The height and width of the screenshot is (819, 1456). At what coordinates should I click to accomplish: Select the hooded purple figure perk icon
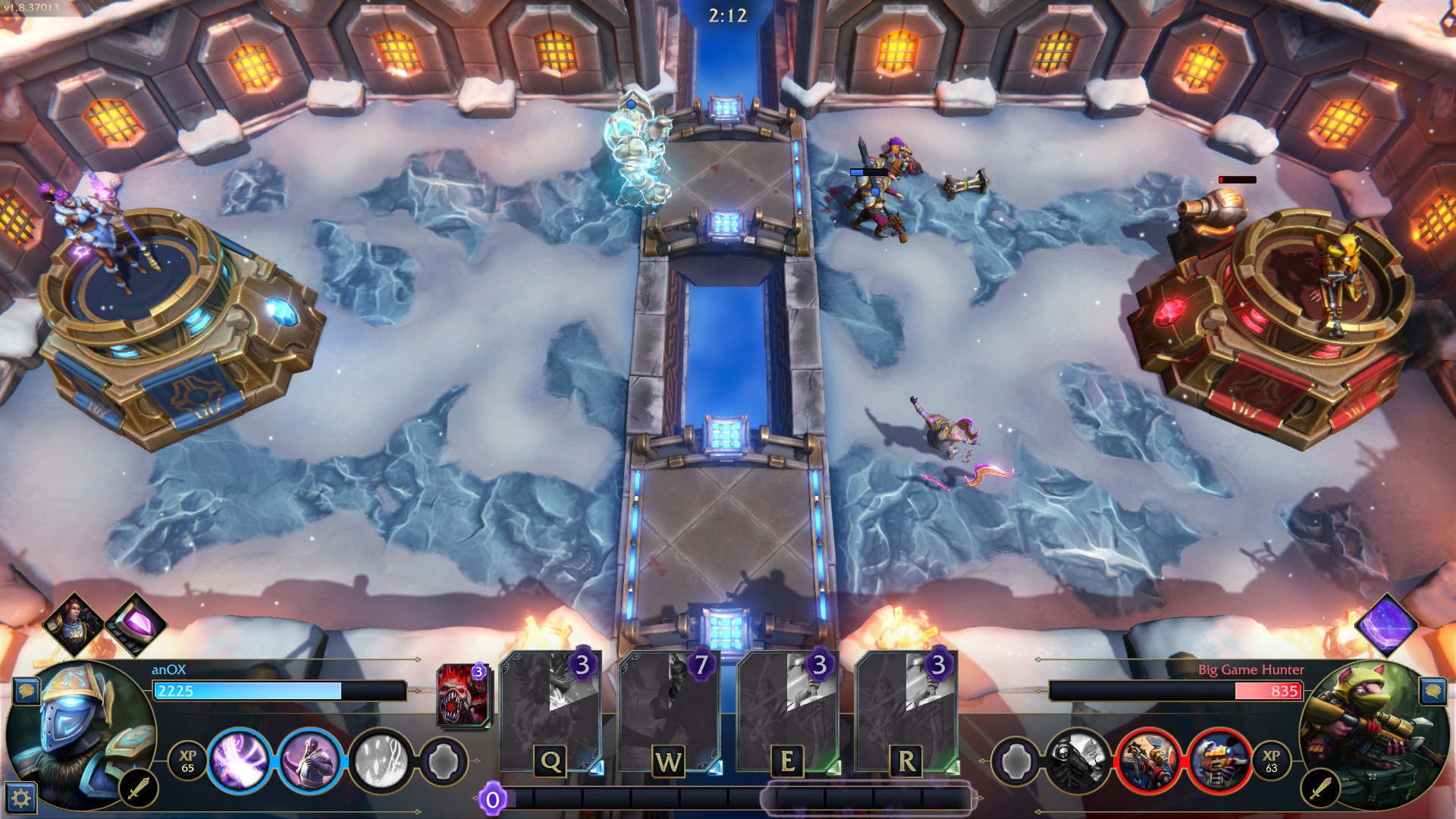coord(309,759)
